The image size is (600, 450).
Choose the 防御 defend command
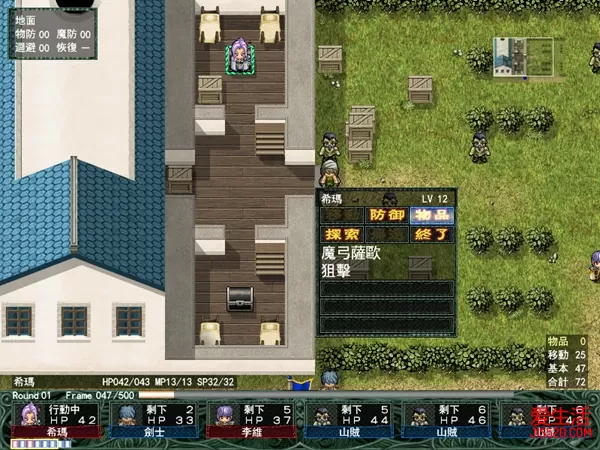click(387, 214)
